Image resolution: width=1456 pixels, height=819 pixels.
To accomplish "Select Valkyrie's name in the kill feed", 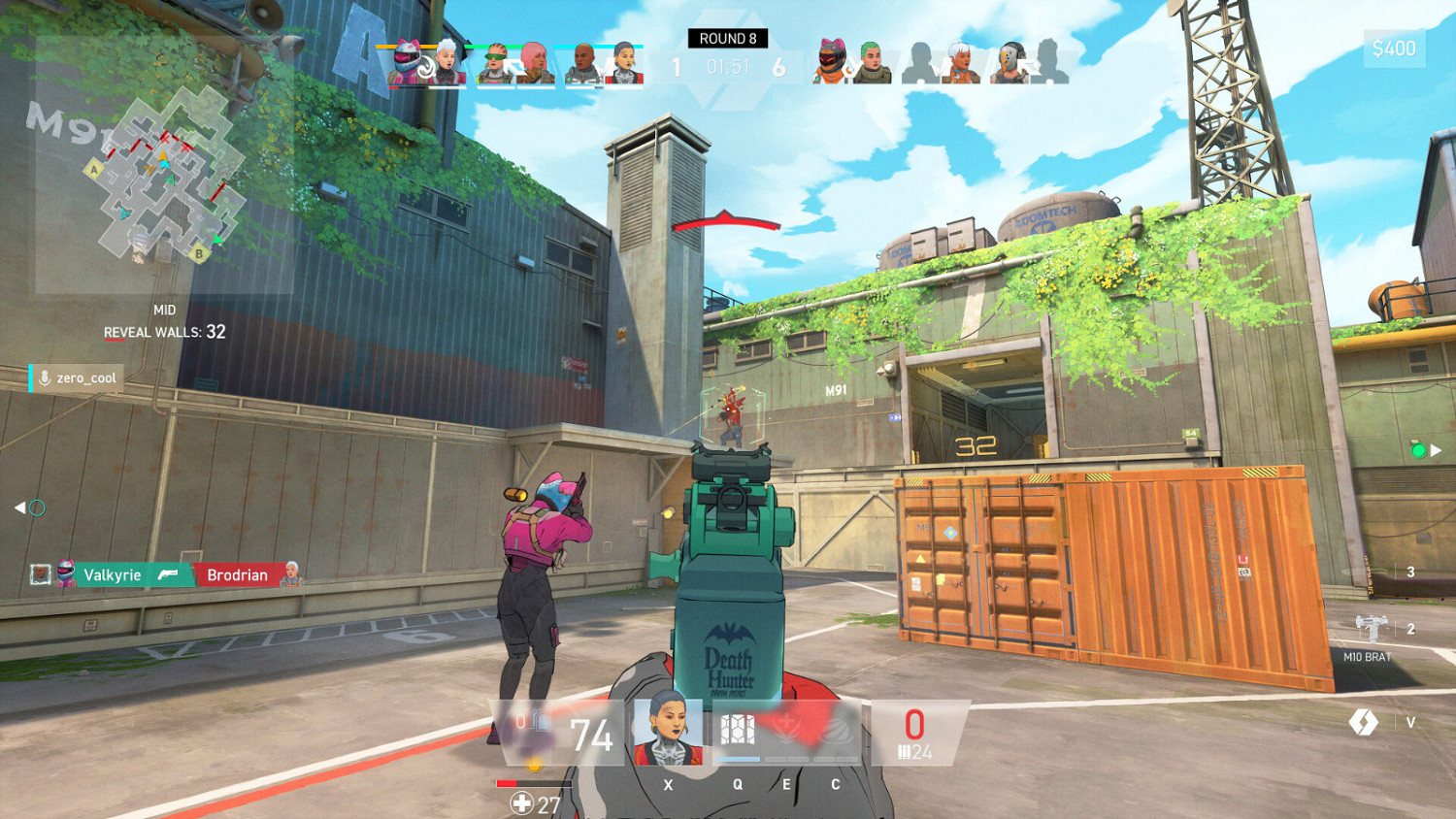I will (x=113, y=574).
